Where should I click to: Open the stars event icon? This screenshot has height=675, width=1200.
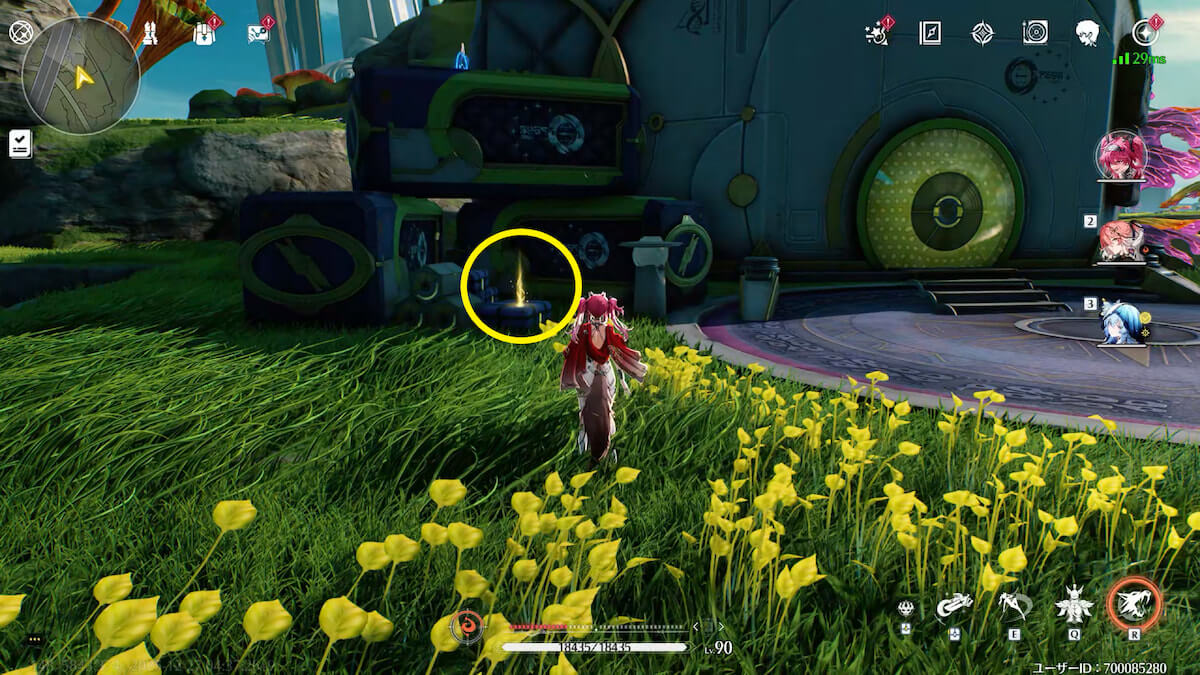(x=878, y=33)
